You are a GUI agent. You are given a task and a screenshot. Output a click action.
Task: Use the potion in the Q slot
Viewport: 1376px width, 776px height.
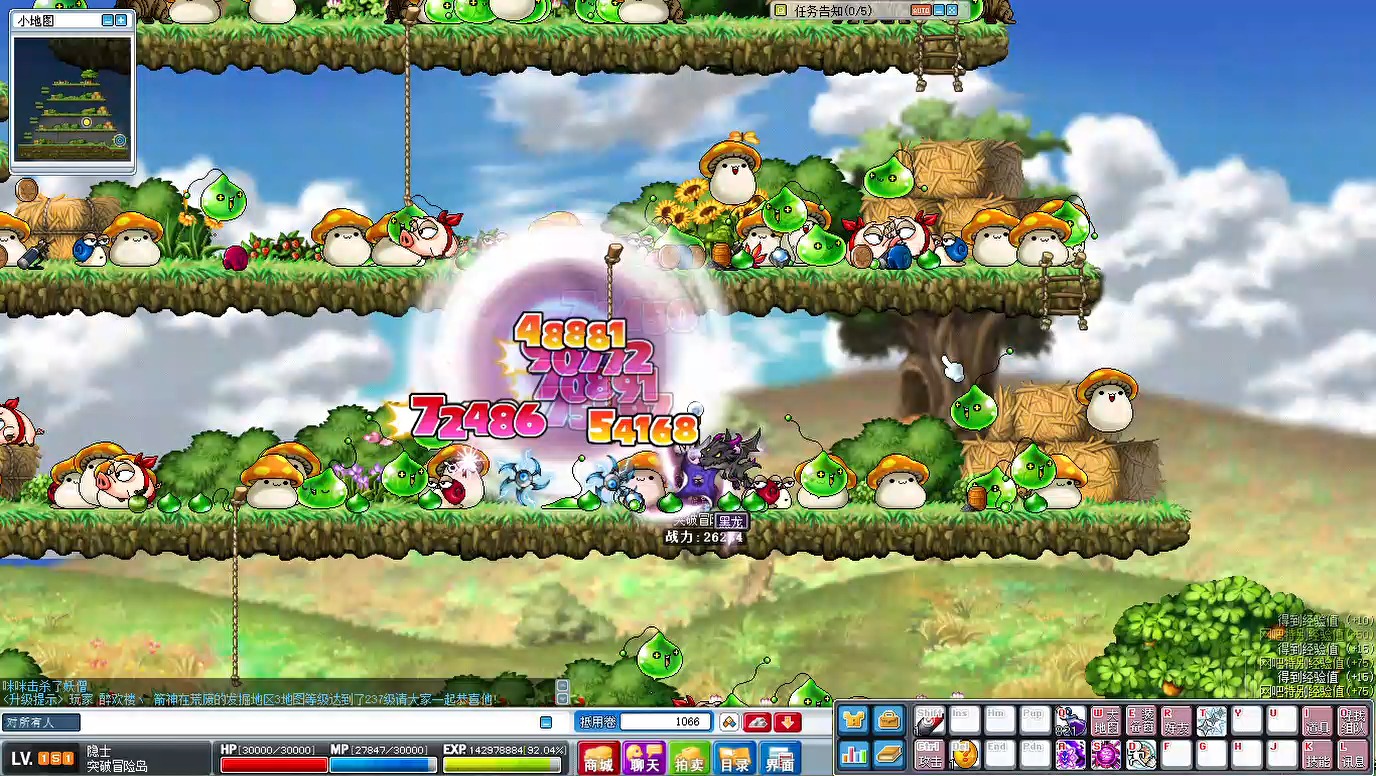[1071, 720]
